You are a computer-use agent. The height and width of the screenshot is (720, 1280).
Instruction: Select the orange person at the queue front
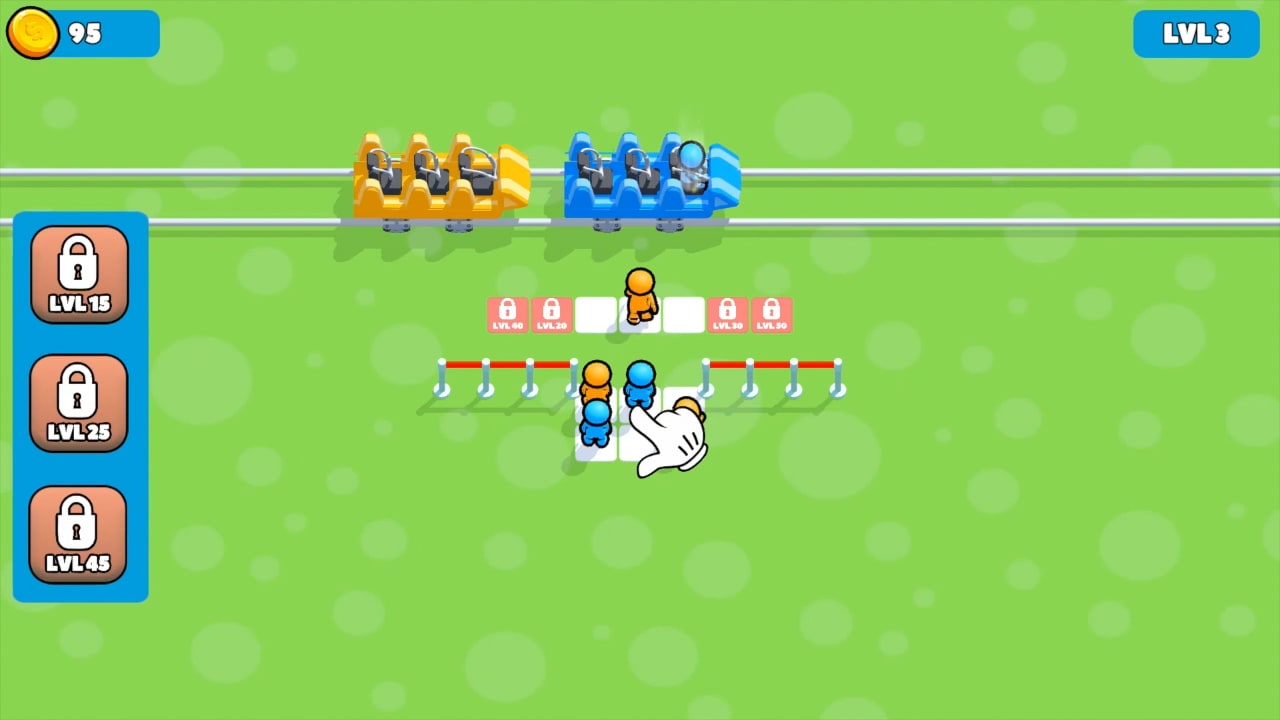click(x=597, y=382)
